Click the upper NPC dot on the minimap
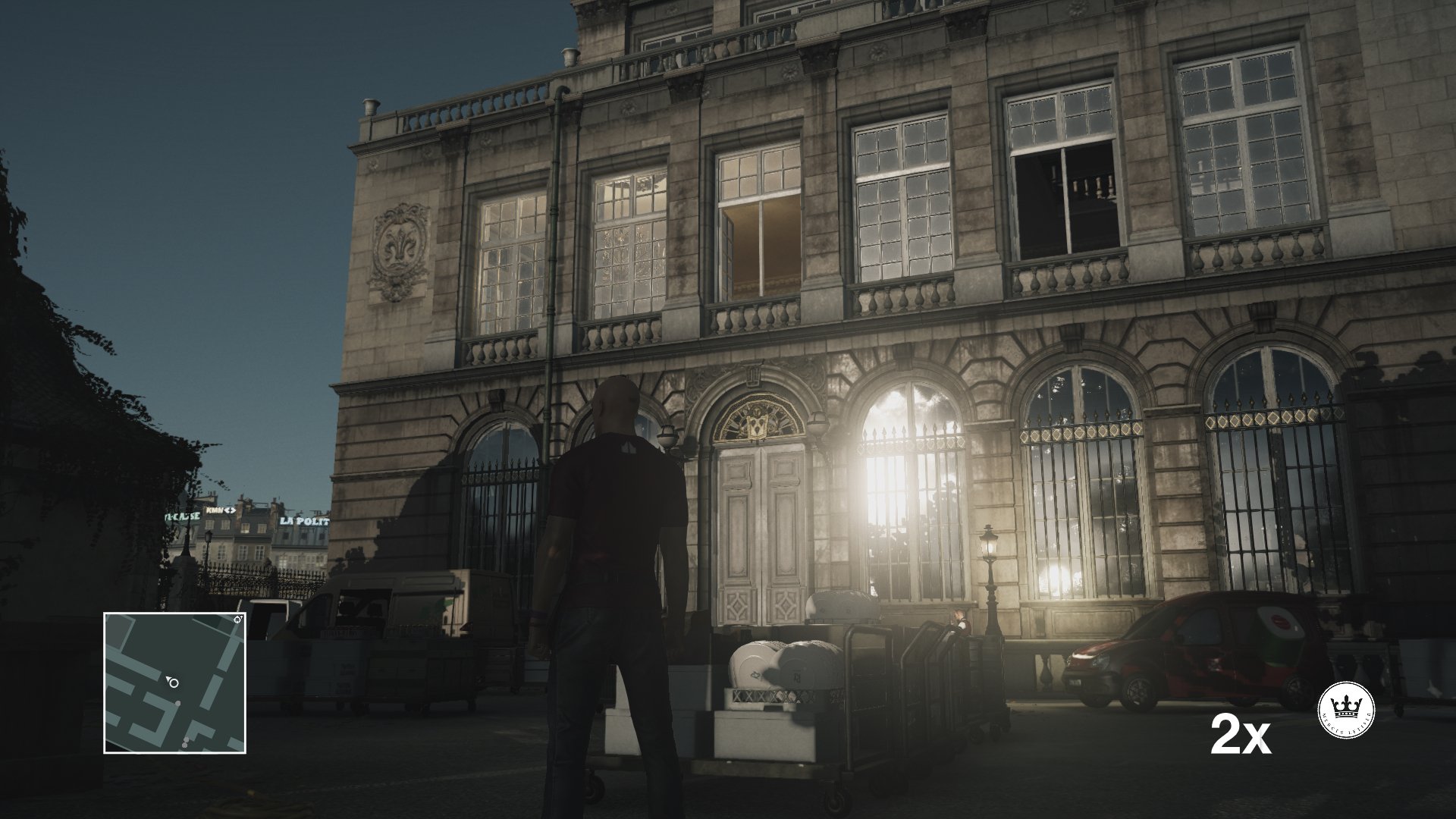 click(177, 703)
